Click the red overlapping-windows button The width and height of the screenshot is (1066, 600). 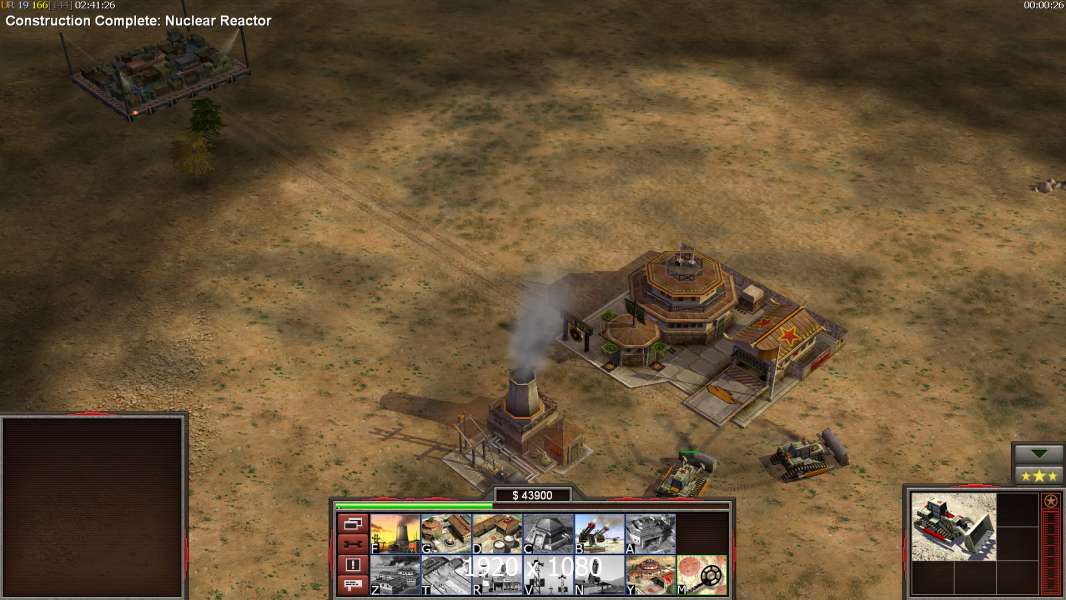click(352, 523)
